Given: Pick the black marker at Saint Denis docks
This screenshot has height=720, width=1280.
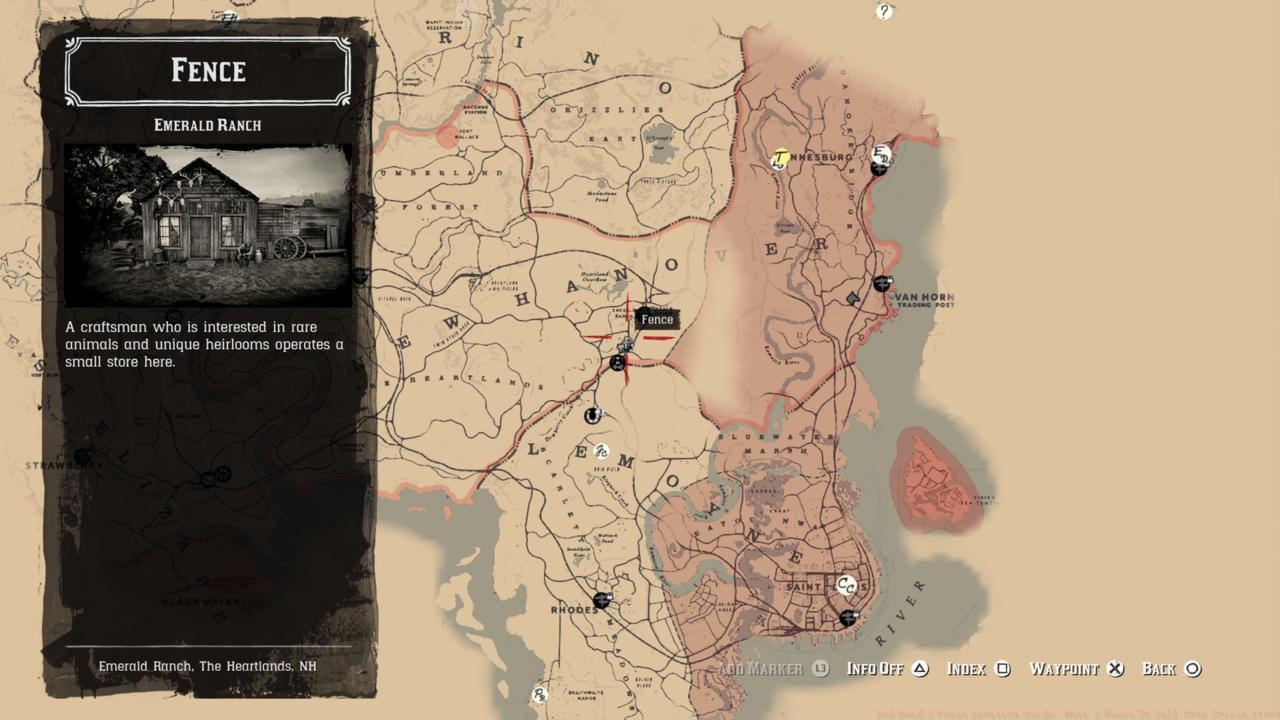Looking at the screenshot, I should 848,618.
